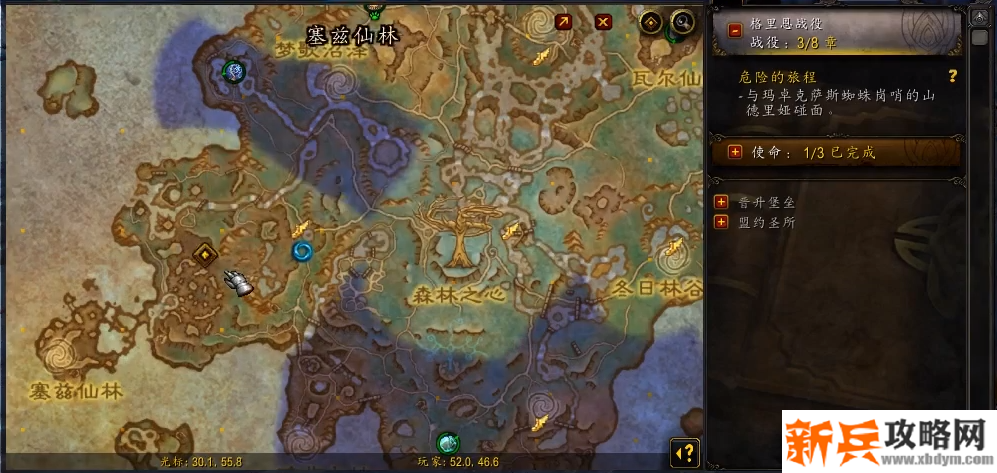Expand the 盟约圣所 quest category
The width and height of the screenshot is (997, 473).
pyautogui.click(x=720, y=222)
